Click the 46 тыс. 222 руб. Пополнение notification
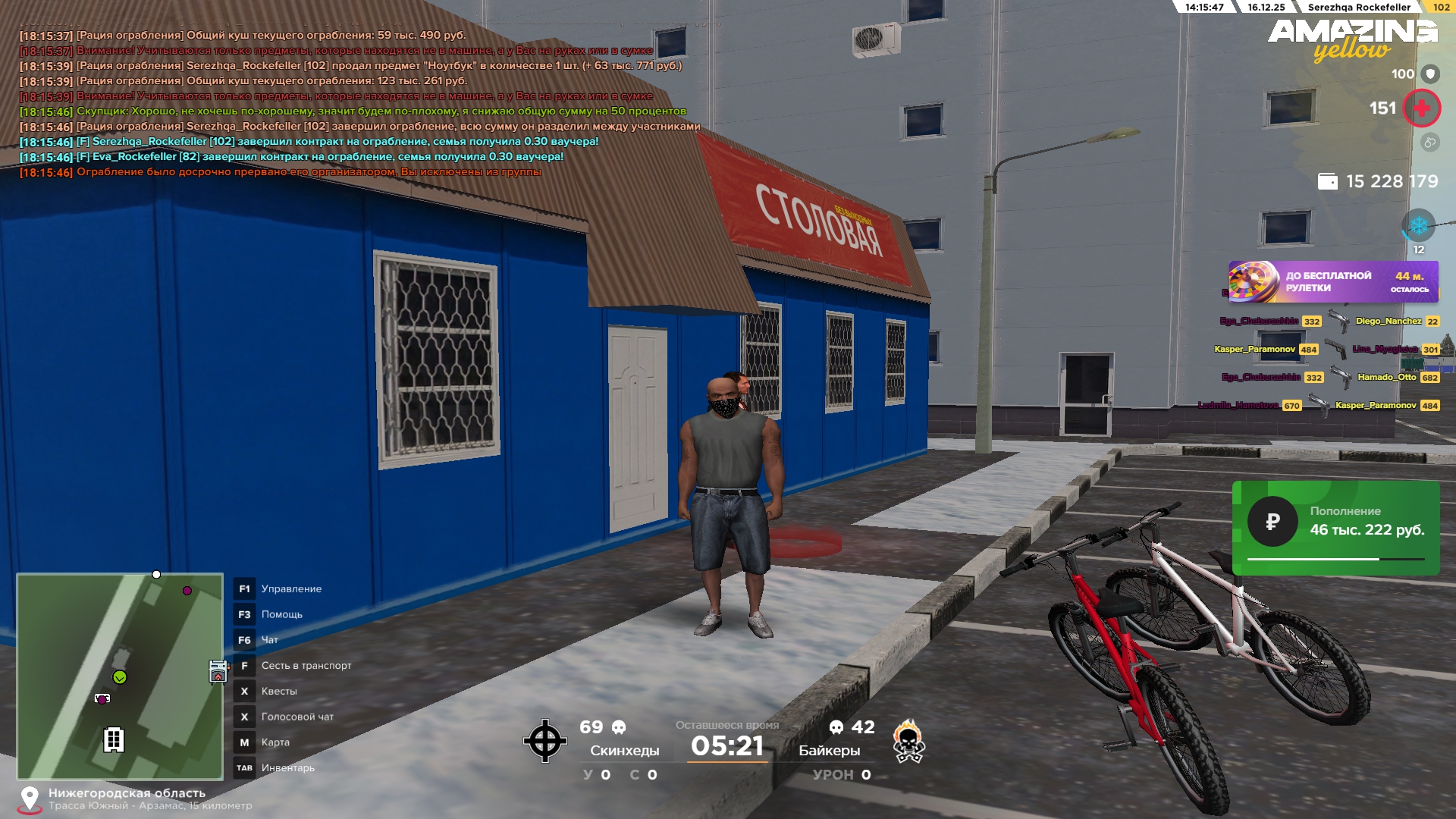Image resolution: width=1456 pixels, height=819 pixels. coord(1335,528)
